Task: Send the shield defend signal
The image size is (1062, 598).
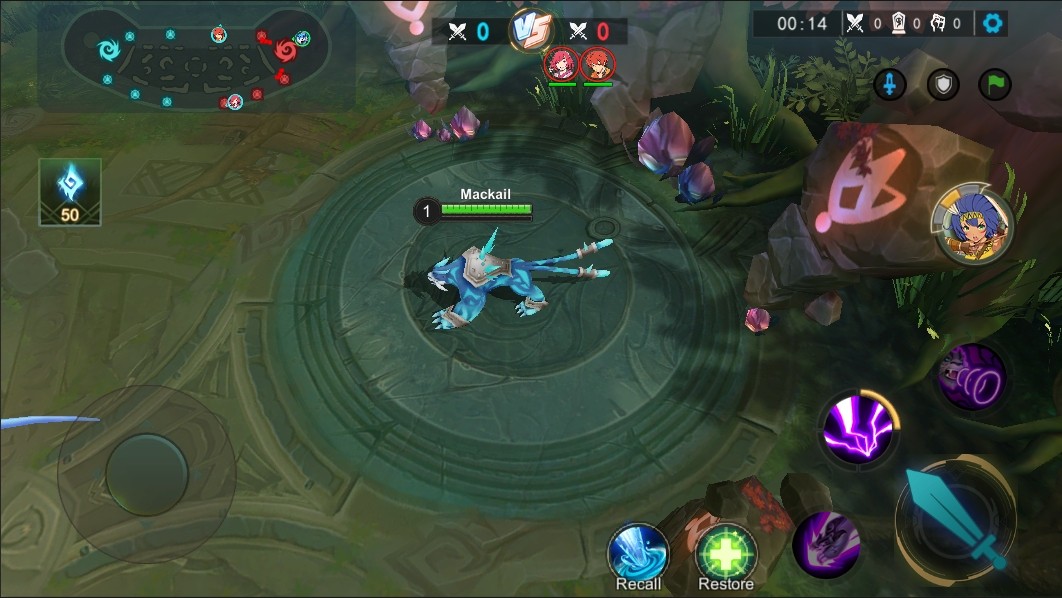Action: click(942, 85)
